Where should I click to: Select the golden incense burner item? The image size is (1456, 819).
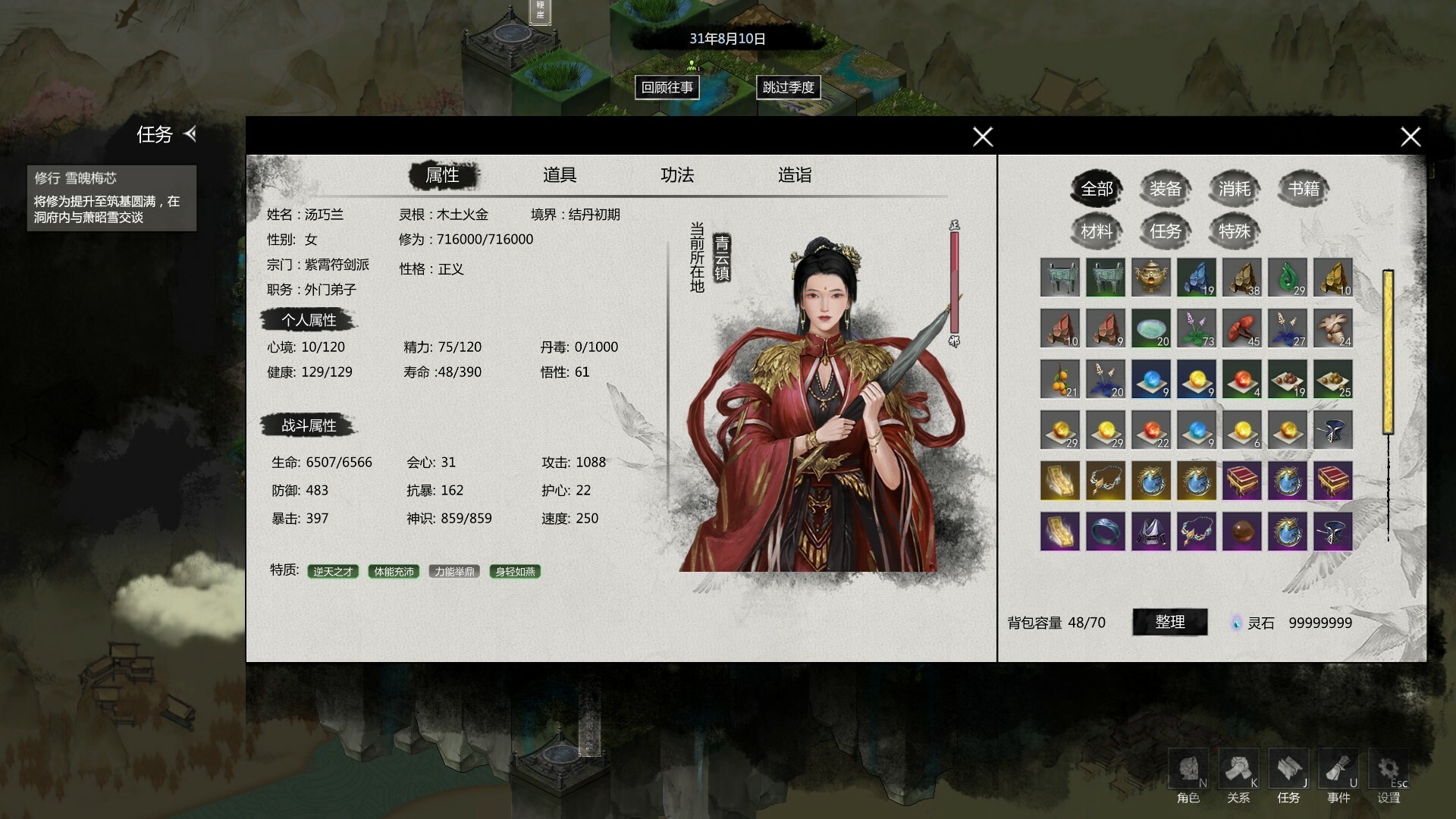[x=1150, y=277]
